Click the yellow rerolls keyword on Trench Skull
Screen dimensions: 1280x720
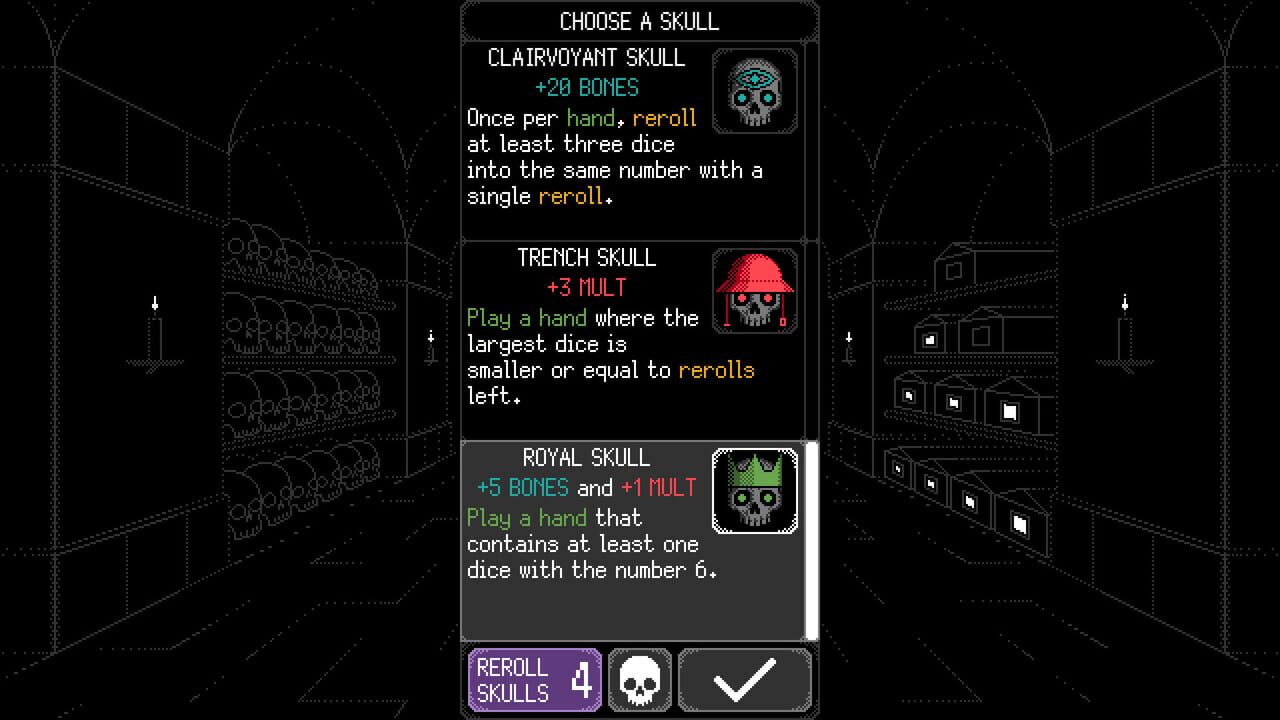pyautogui.click(x=715, y=369)
